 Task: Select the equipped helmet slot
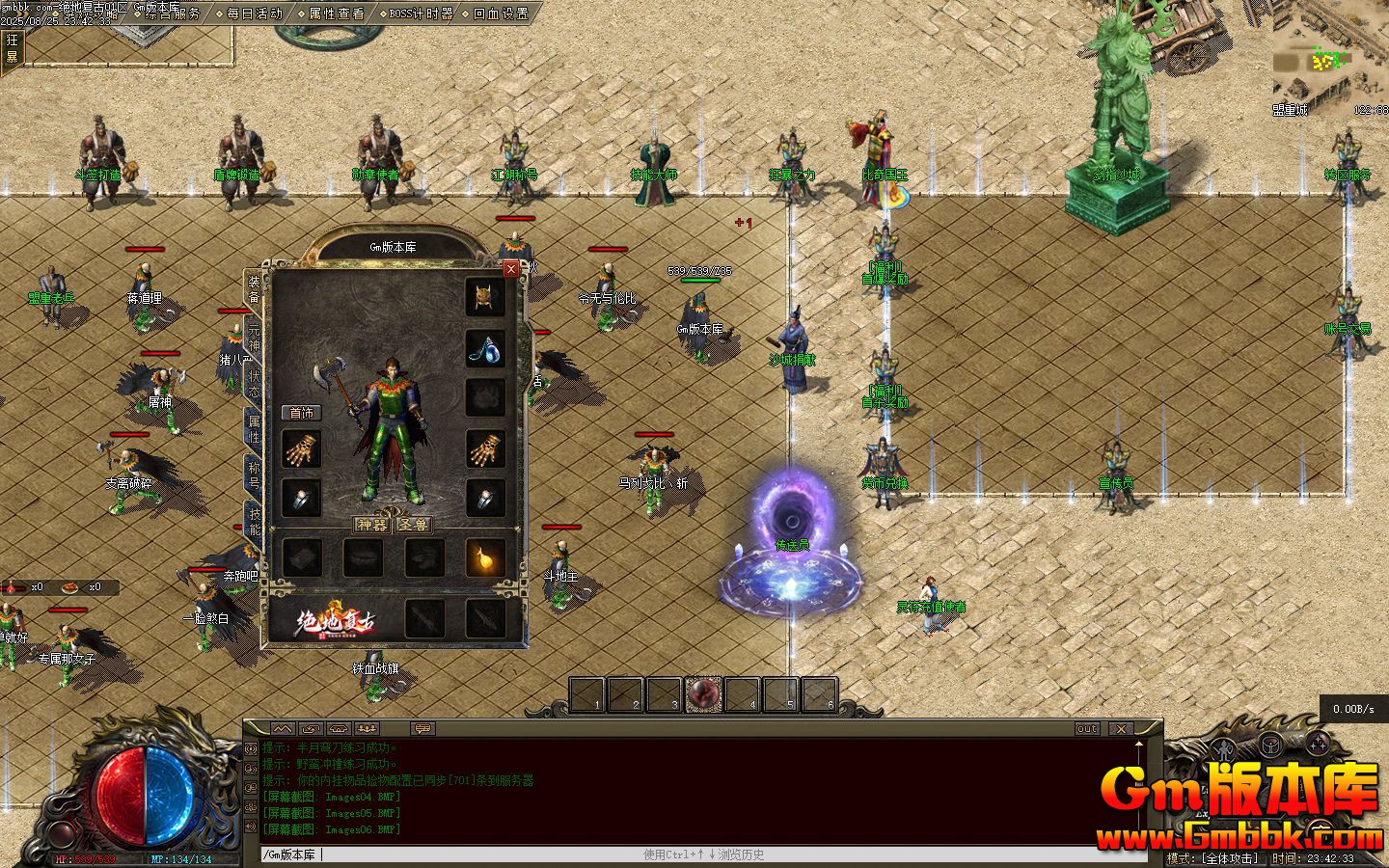485,297
